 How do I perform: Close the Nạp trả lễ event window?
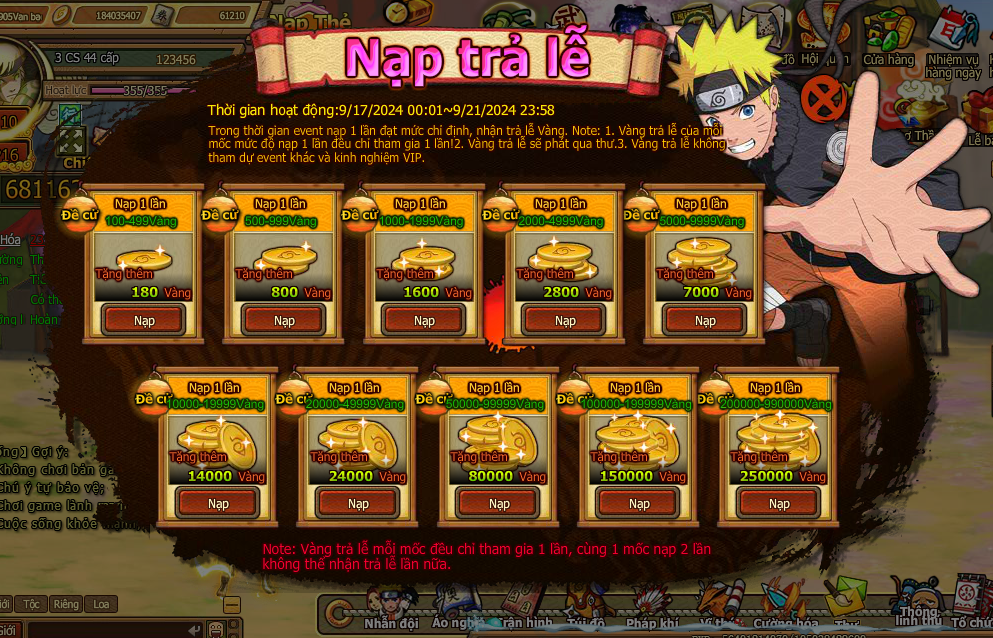coord(824,99)
